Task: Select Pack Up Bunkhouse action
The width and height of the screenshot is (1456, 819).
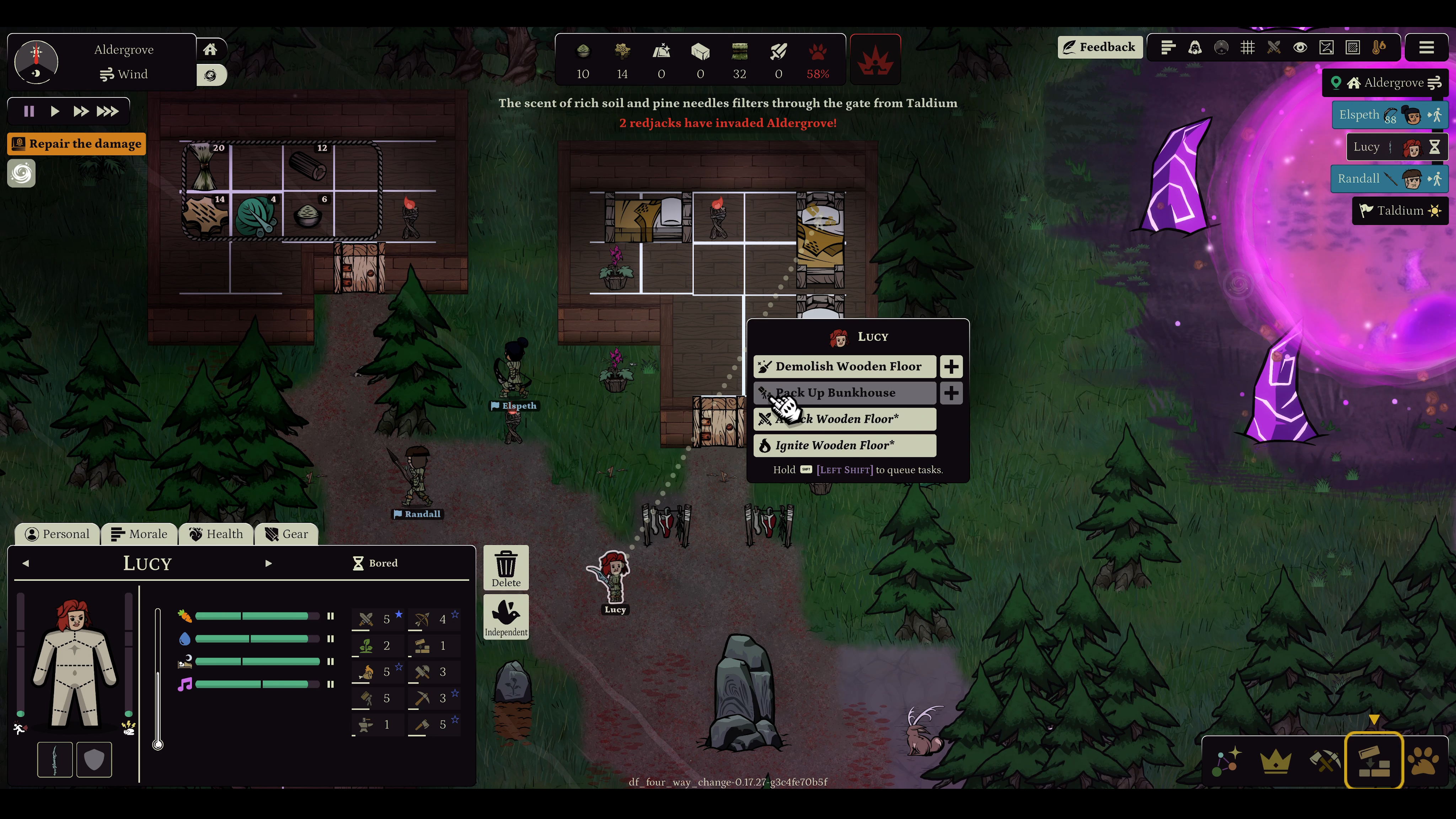Action: click(x=845, y=393)
